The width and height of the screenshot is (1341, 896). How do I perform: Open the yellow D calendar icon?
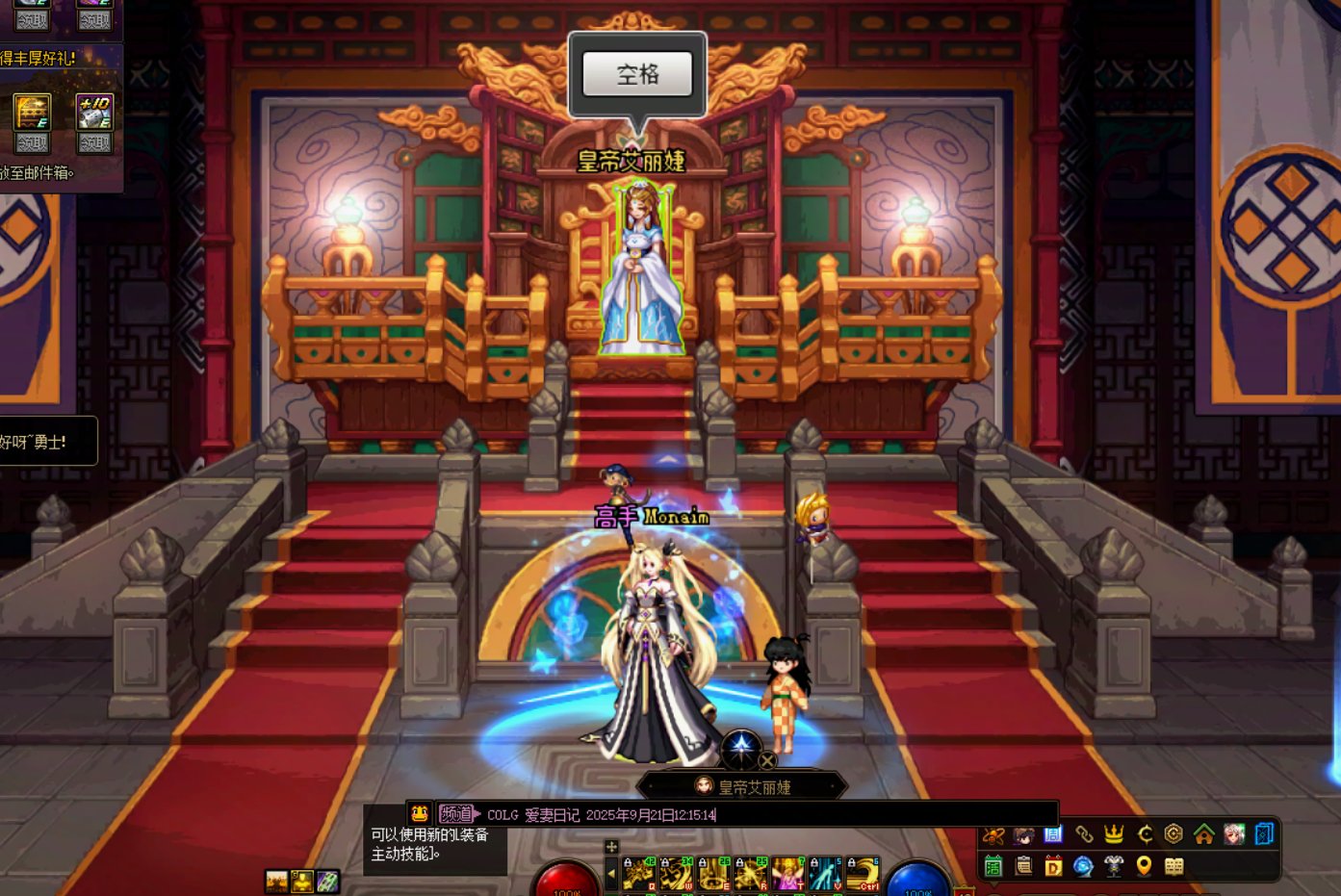[1053, 866]
